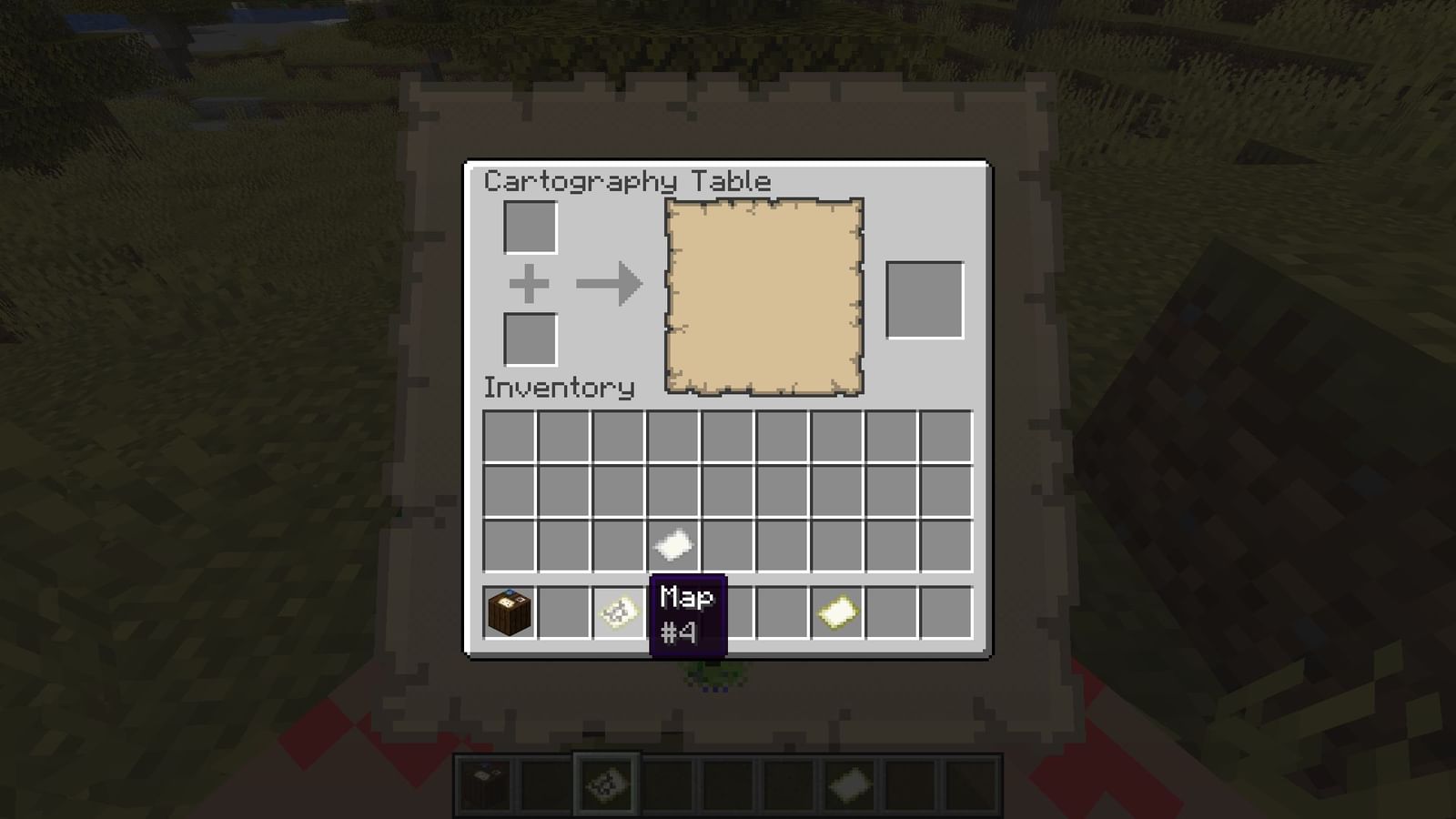Click the Cartography Table title text

click(626, 180)
